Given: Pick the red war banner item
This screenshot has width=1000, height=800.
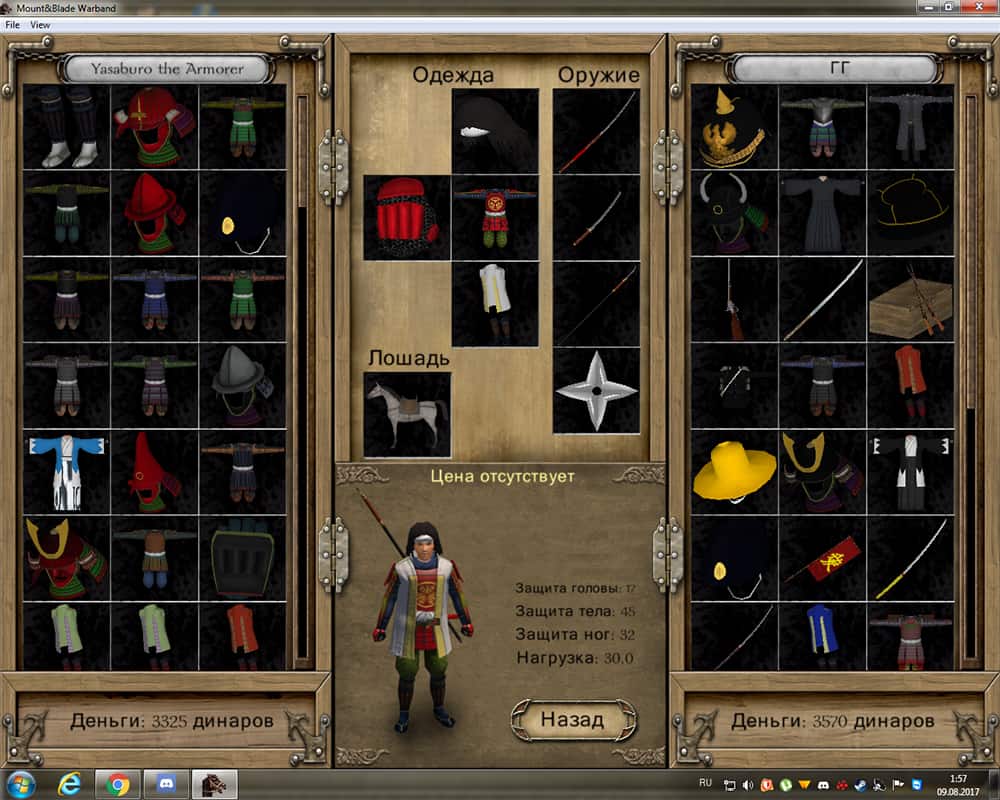Looking at the screenshot, I should pos(822,557).
